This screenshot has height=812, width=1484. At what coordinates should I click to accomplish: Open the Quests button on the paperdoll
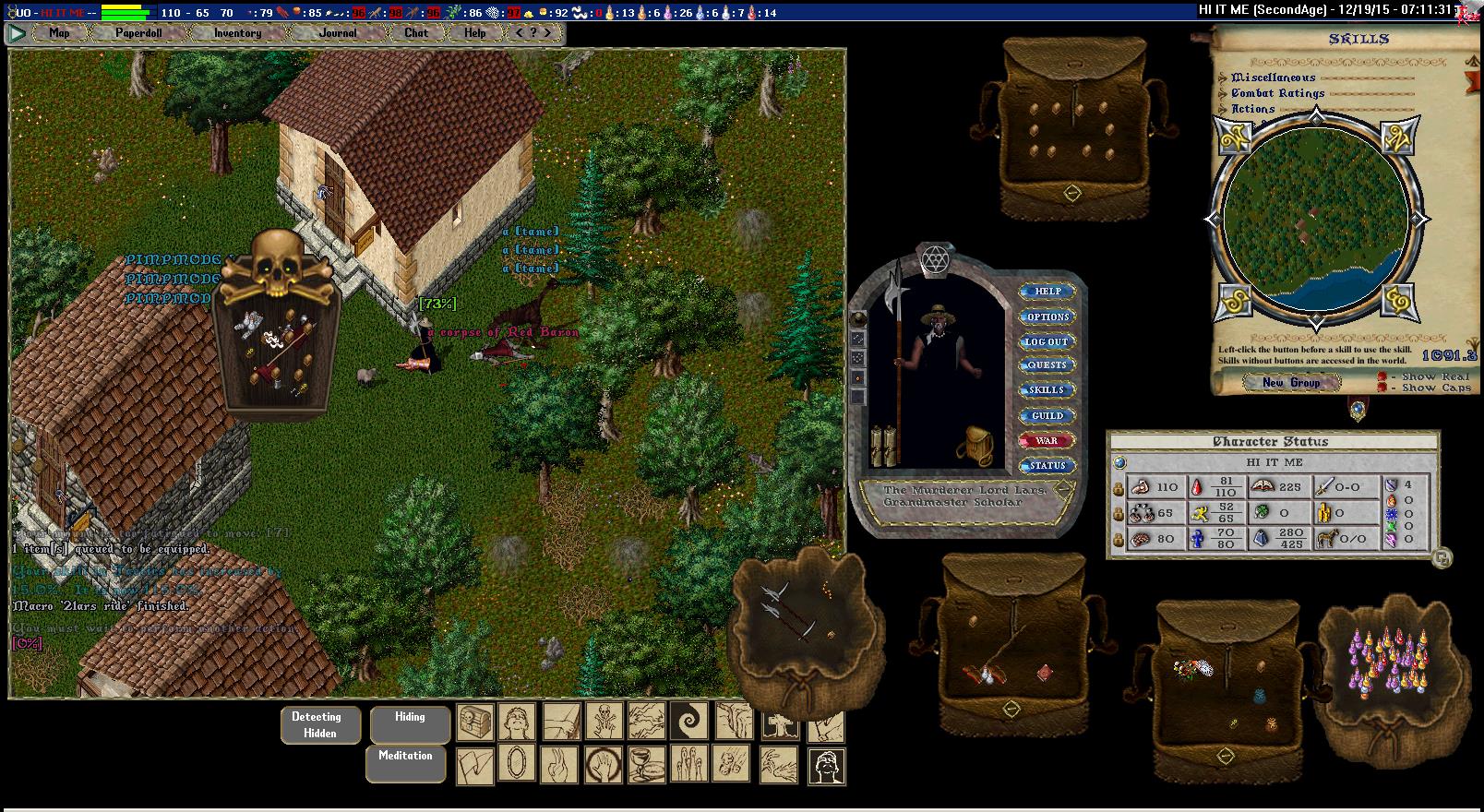(x=1047, y=365)
